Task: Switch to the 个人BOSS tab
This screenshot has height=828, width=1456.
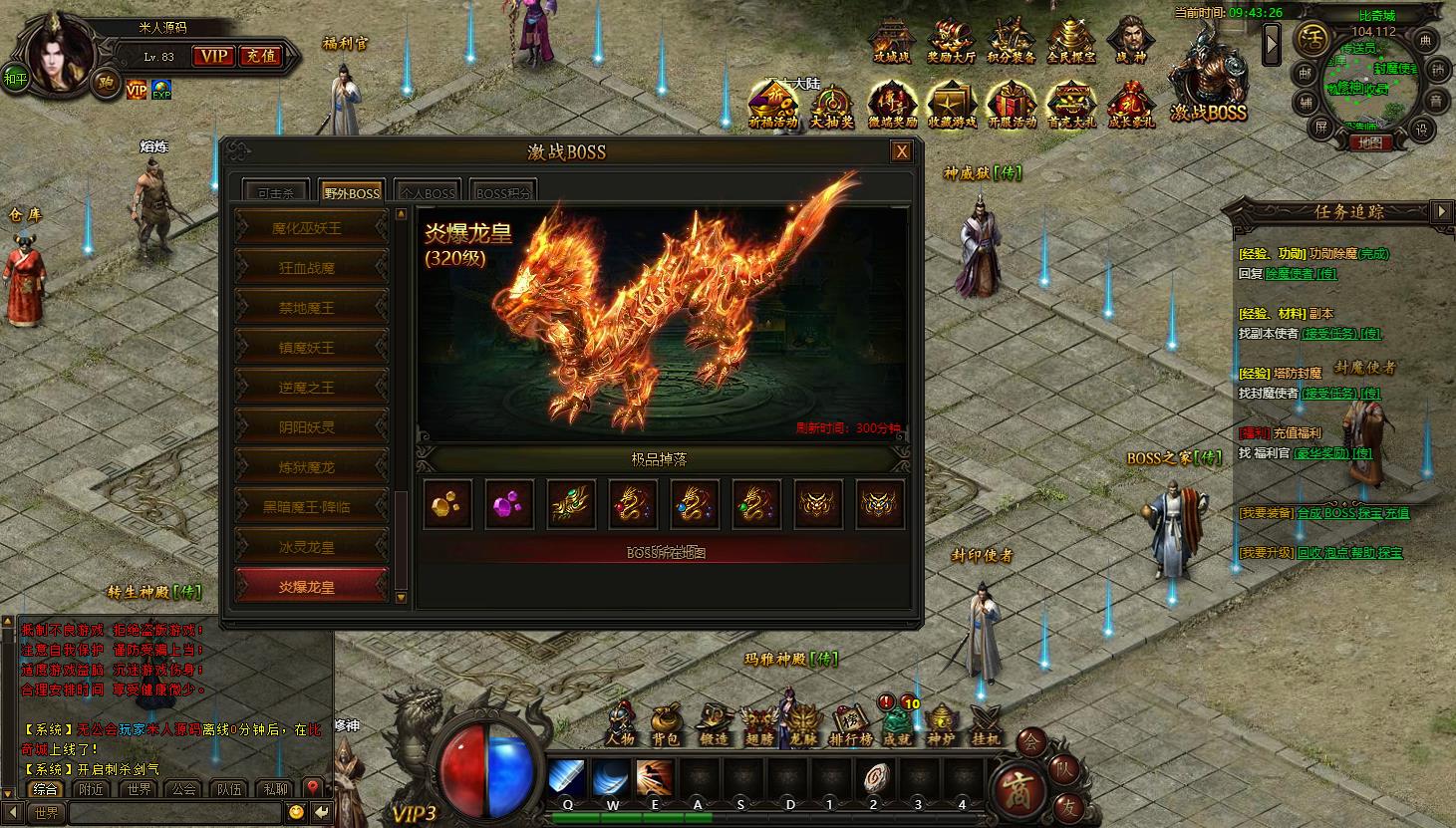Action: pyautogui.click(x=427, y=192)
